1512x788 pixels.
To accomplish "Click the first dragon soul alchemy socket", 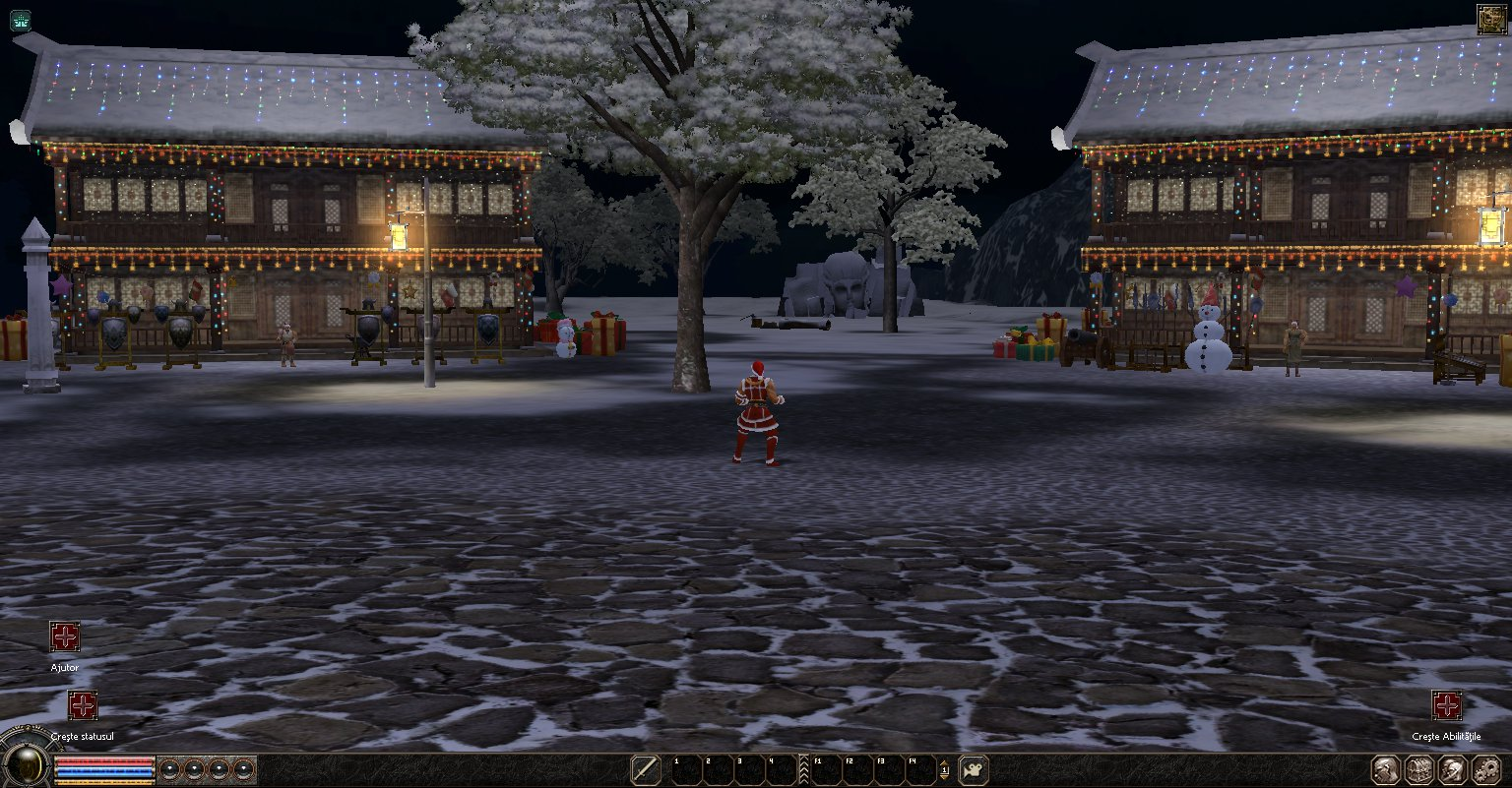I will [170, 769].
